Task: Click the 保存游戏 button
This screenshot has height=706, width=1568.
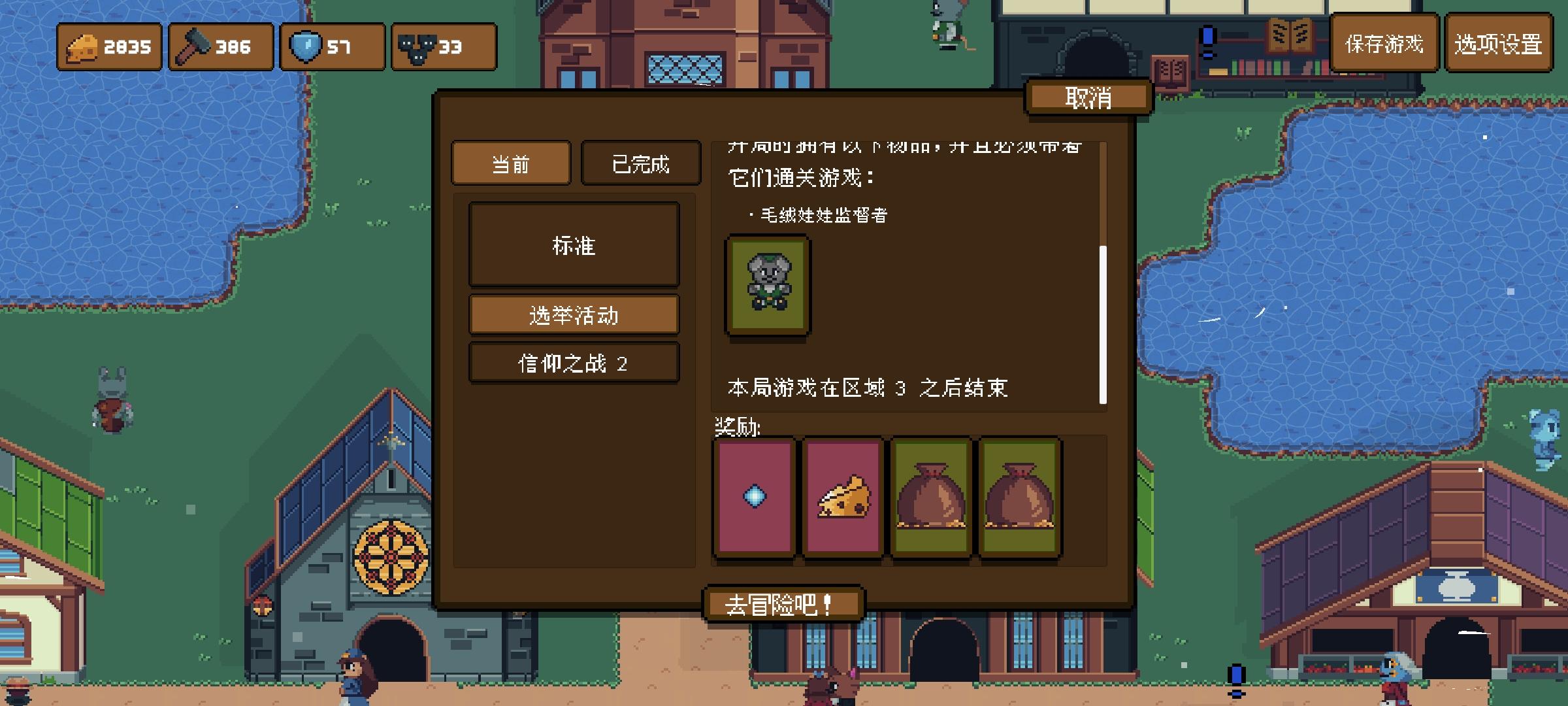Action: click(1383, 46)
